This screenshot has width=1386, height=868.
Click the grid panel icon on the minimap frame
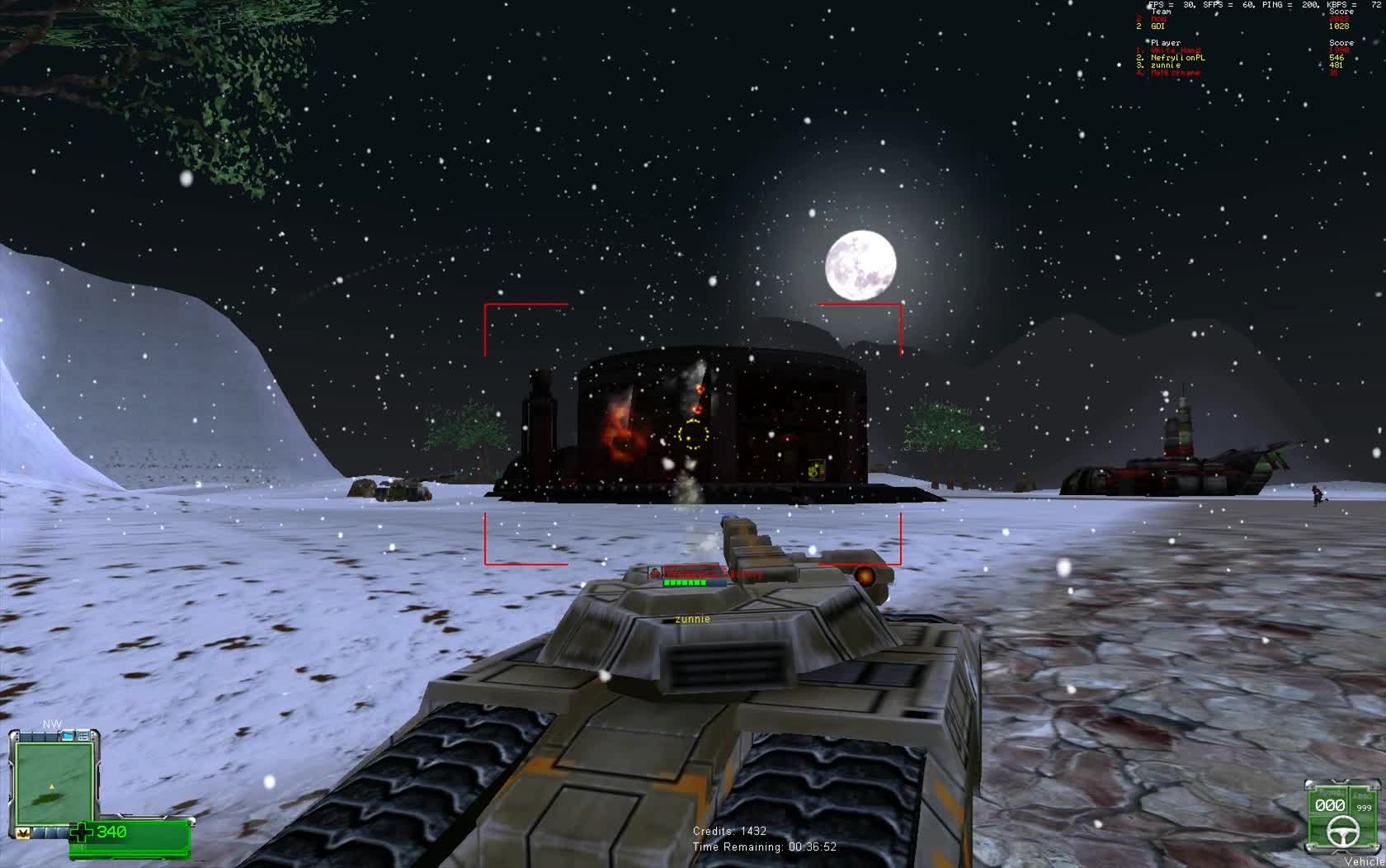point(83,735)
